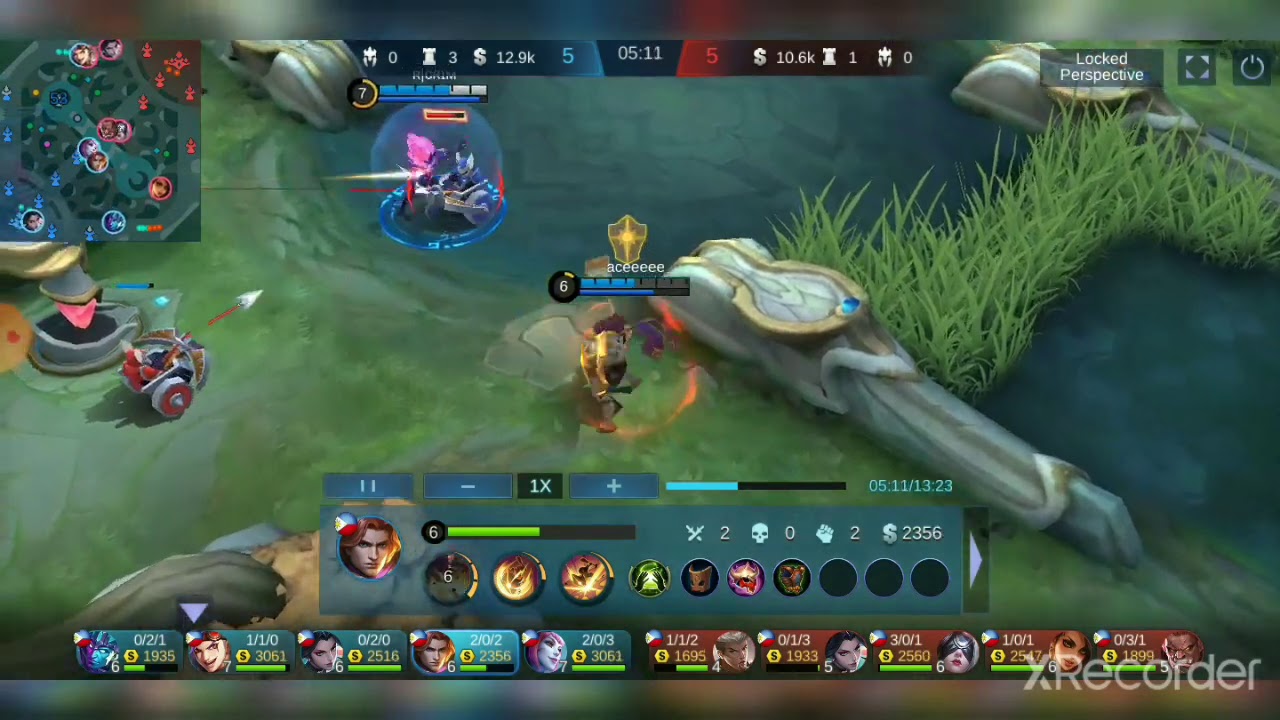
Task: Exit the replay with the power button
Action: tap(1252, 67)
